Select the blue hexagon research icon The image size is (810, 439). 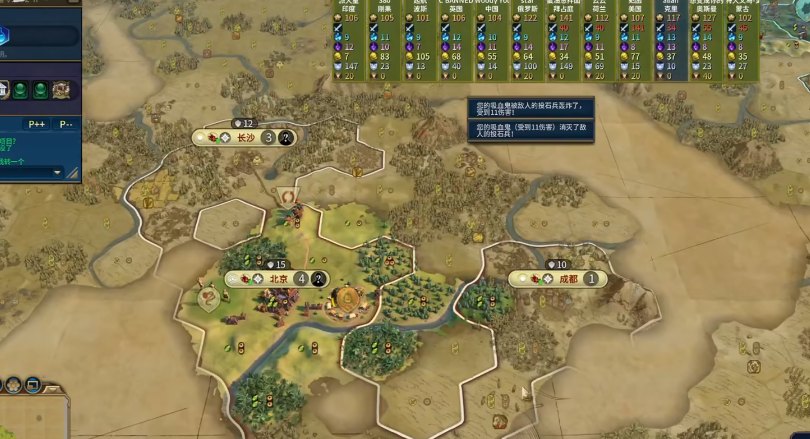click(x=6, y=34)
